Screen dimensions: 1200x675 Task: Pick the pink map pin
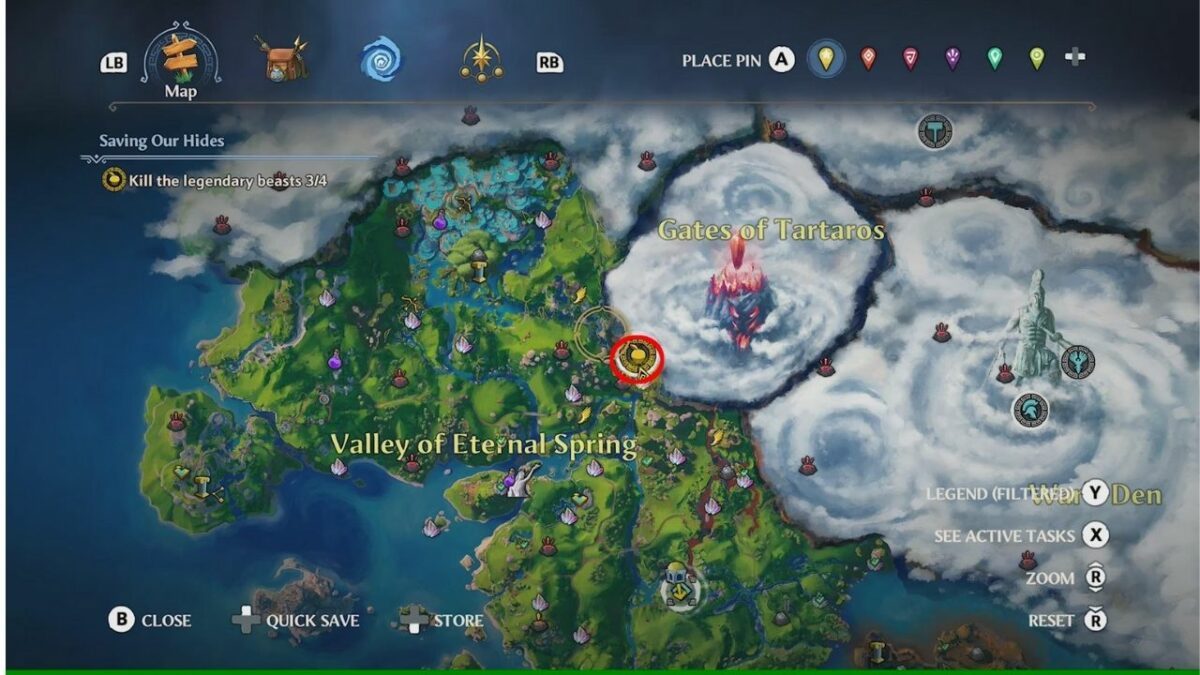pos(910,59)
